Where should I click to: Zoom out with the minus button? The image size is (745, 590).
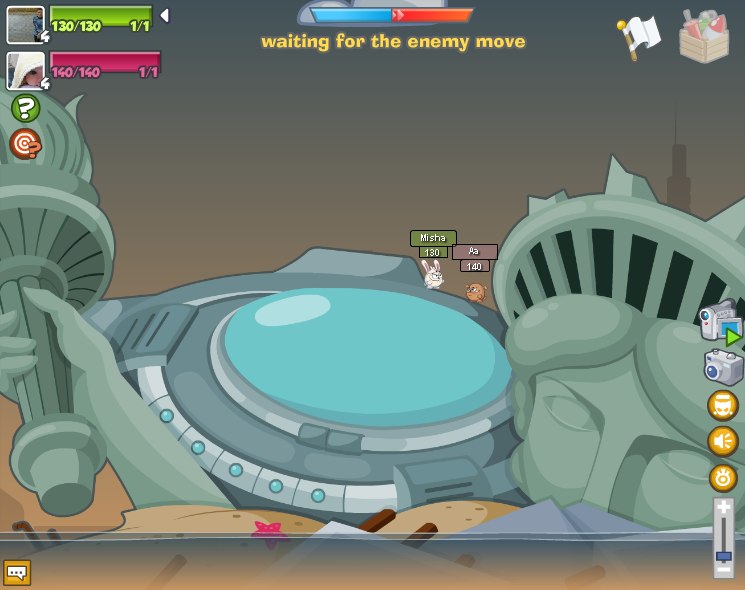[723, 570]
